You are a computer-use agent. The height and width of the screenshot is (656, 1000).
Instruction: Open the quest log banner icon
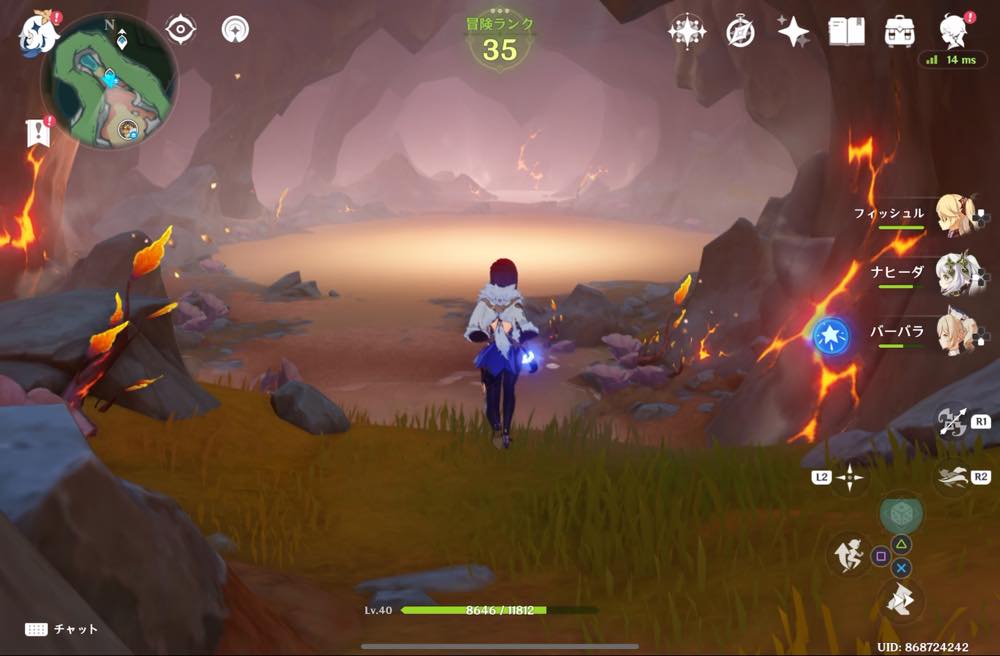39,133
